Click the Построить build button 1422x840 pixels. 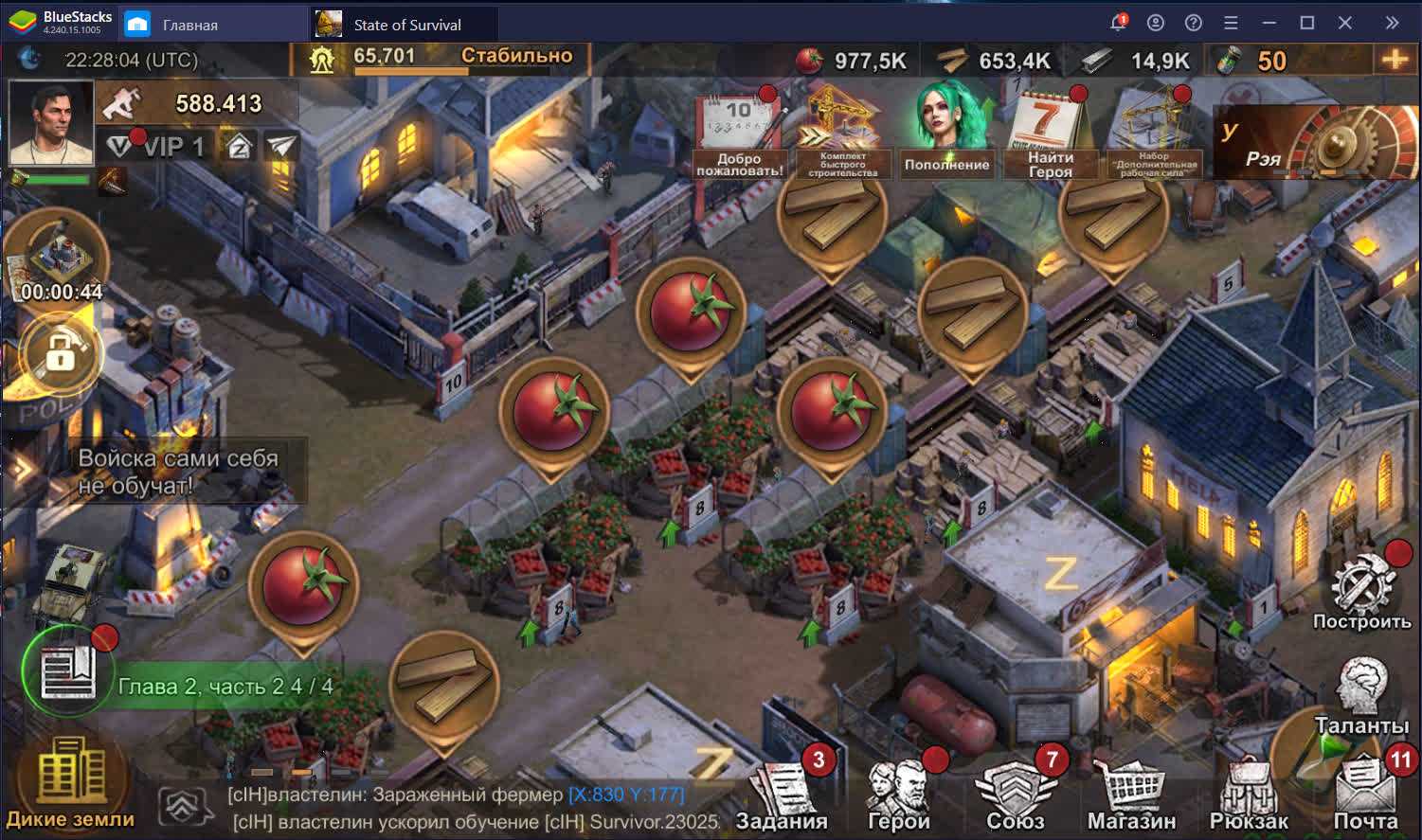tap(1361, 592)
